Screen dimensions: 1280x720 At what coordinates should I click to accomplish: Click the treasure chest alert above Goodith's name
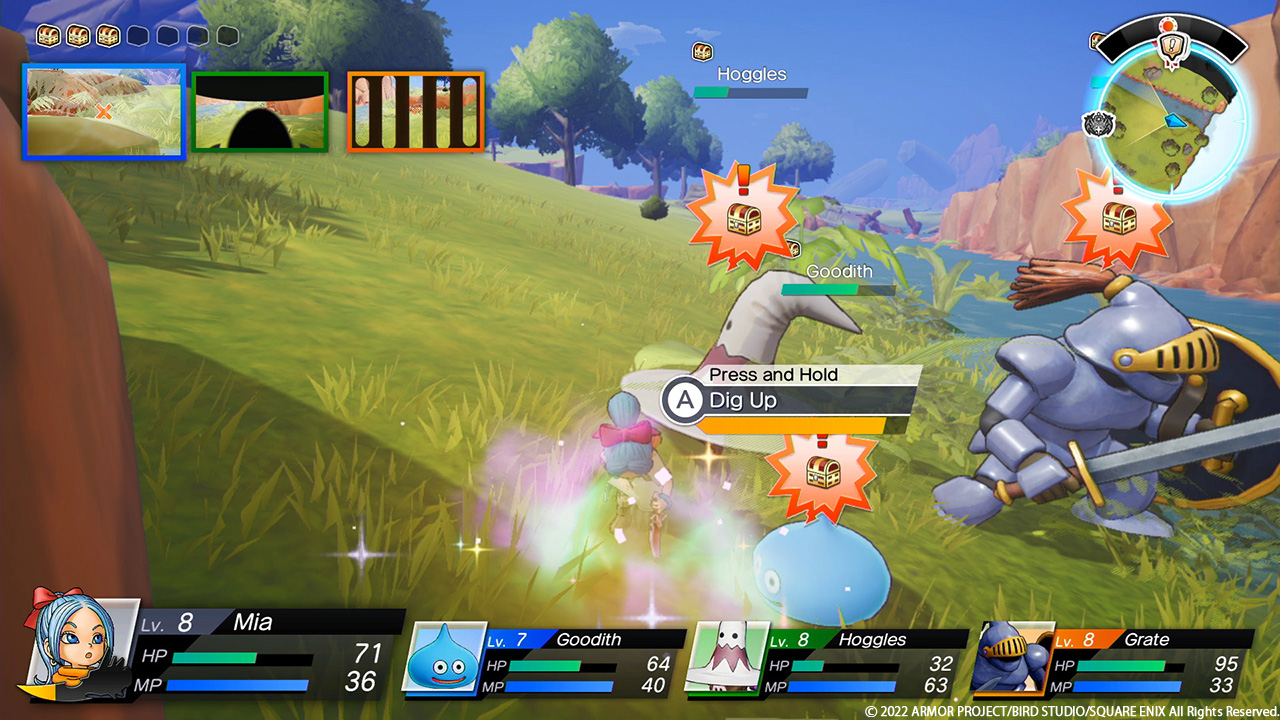click(x=743, y=219)
